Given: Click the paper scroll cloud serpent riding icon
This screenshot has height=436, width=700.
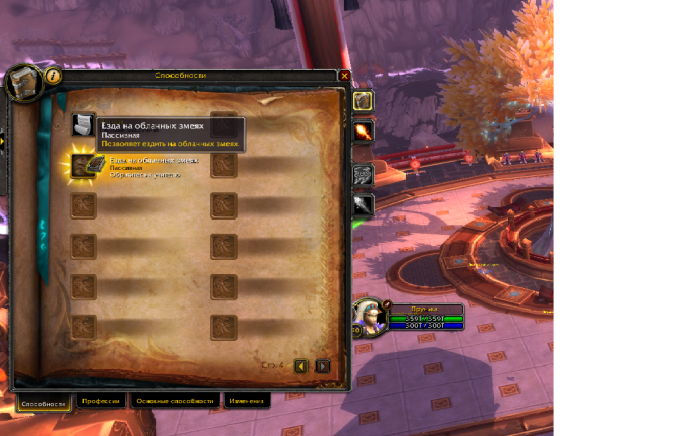Looking at the screenshot, I should pos(84,124).
